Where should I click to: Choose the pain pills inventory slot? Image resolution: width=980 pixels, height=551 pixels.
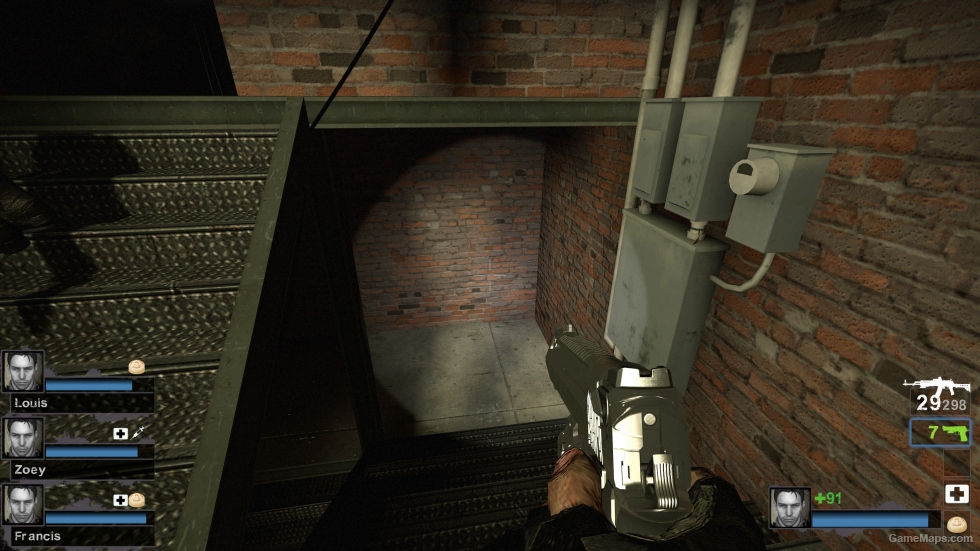click(x=956, y=522)
